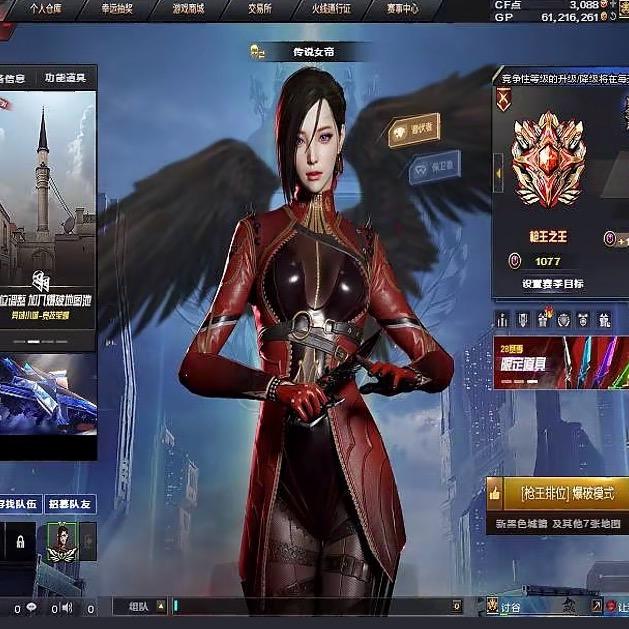Viewport: 629px width, 629px height.
Task: Open the 个人仓库 personal storage menu
Action: (45, 8)
